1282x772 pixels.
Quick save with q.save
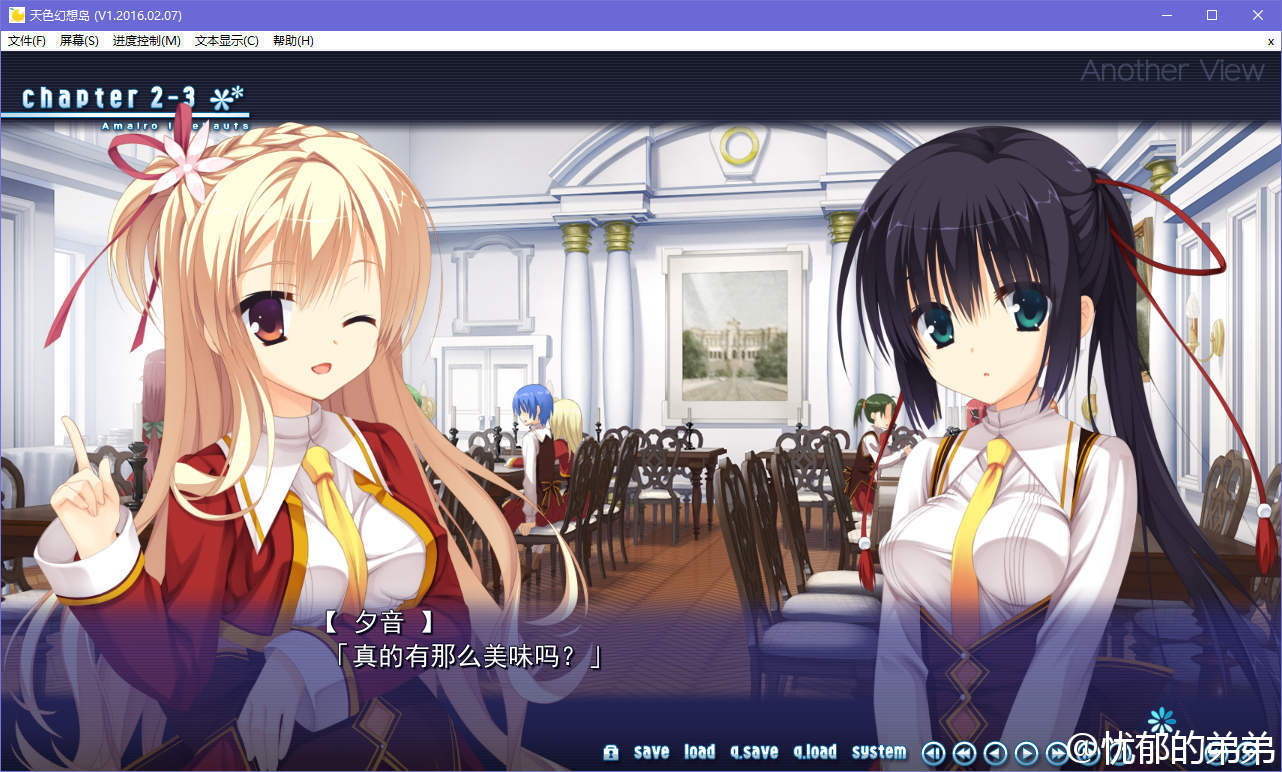pos(754,752)
